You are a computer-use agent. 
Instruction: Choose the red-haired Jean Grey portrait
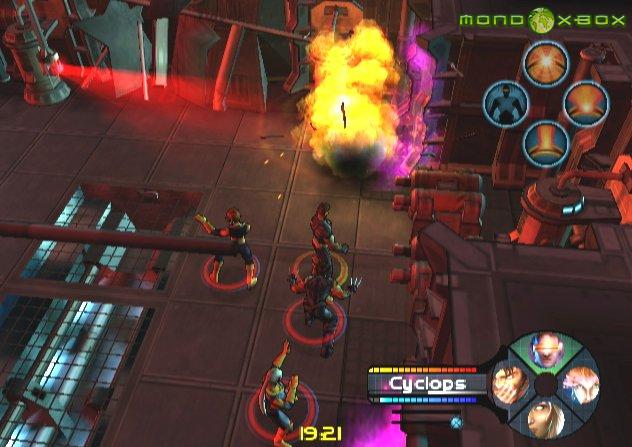tap(582, 386)
